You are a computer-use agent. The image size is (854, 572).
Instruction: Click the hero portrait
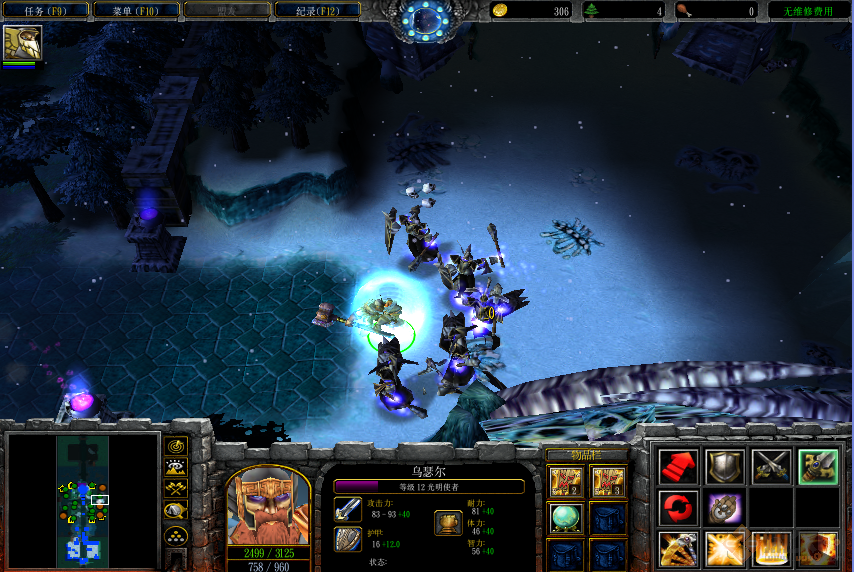tap(268, 506)
